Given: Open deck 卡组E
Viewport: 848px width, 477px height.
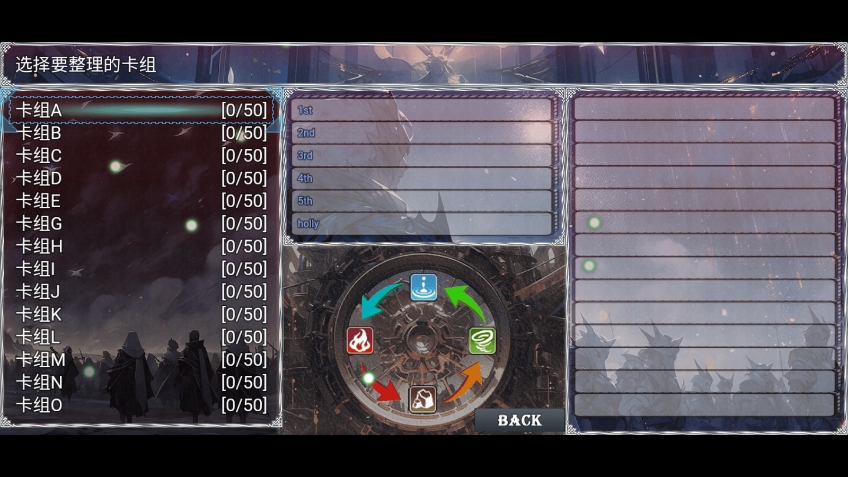Looking at the screenshot, I should tap(141, 201).
